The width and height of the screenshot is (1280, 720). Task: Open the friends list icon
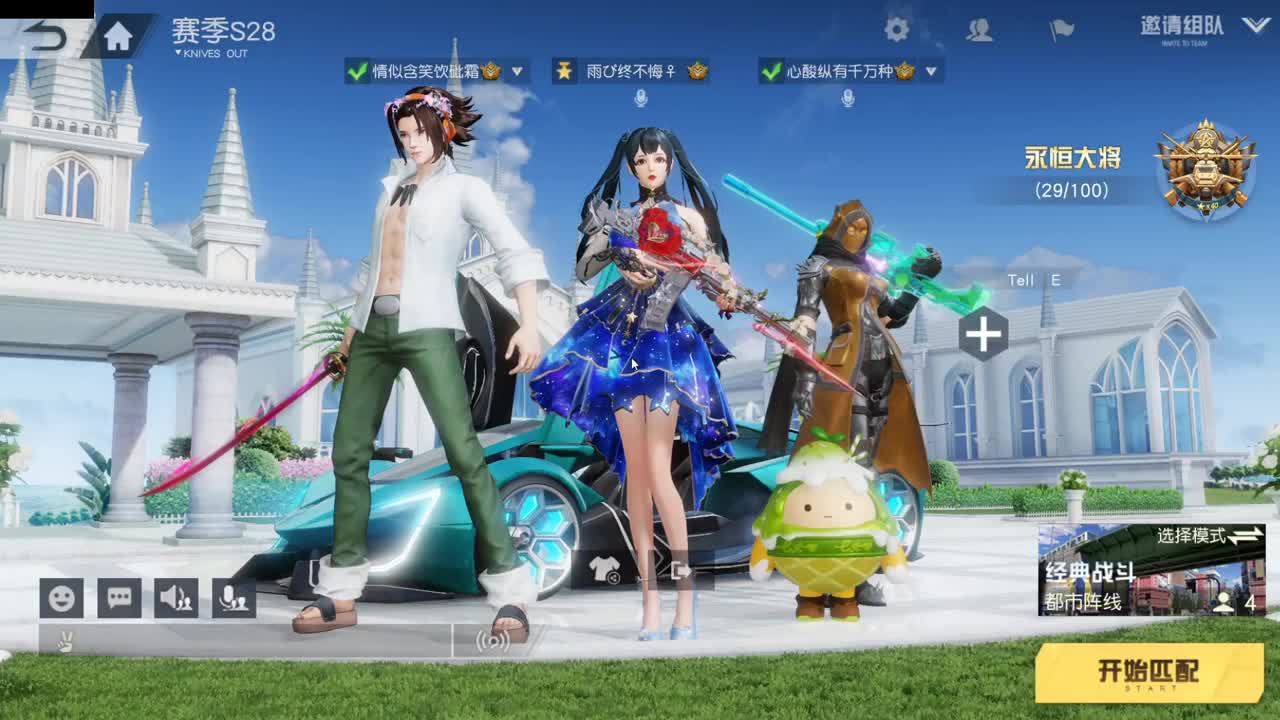[981, 31]
